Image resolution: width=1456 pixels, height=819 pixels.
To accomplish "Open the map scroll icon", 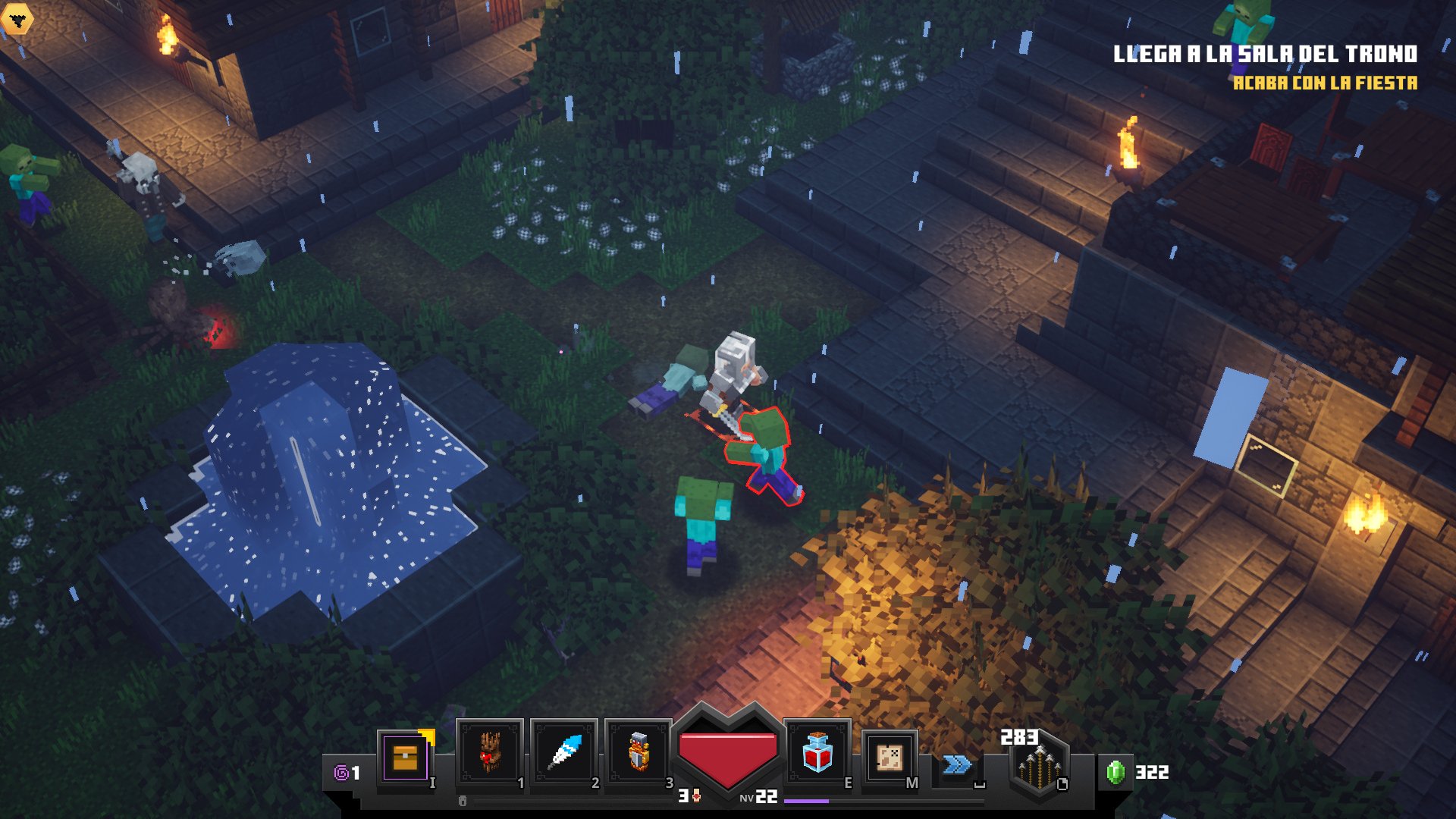I will (x=889, y=758).
